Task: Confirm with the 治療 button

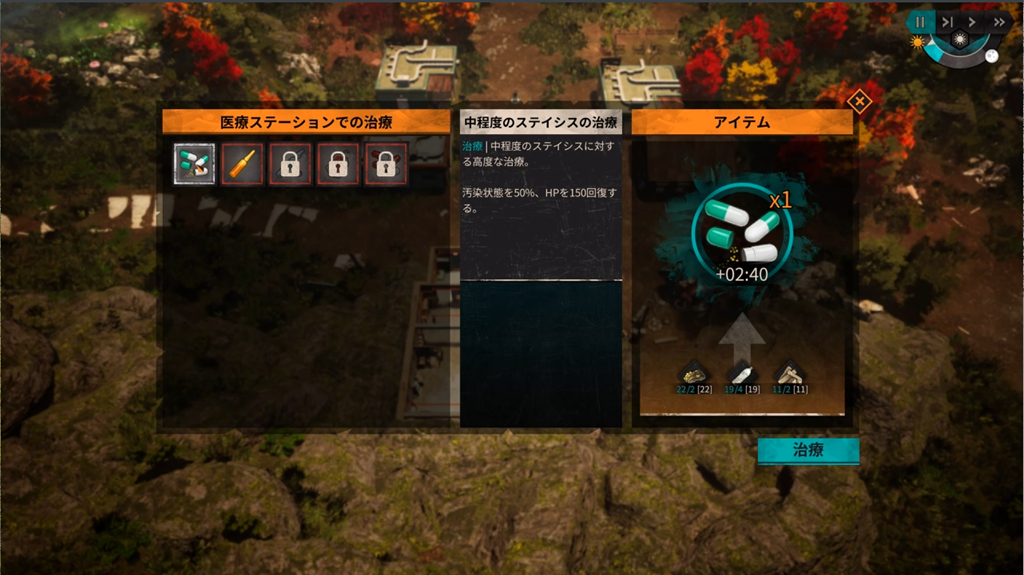Action: tap(808, 450)
